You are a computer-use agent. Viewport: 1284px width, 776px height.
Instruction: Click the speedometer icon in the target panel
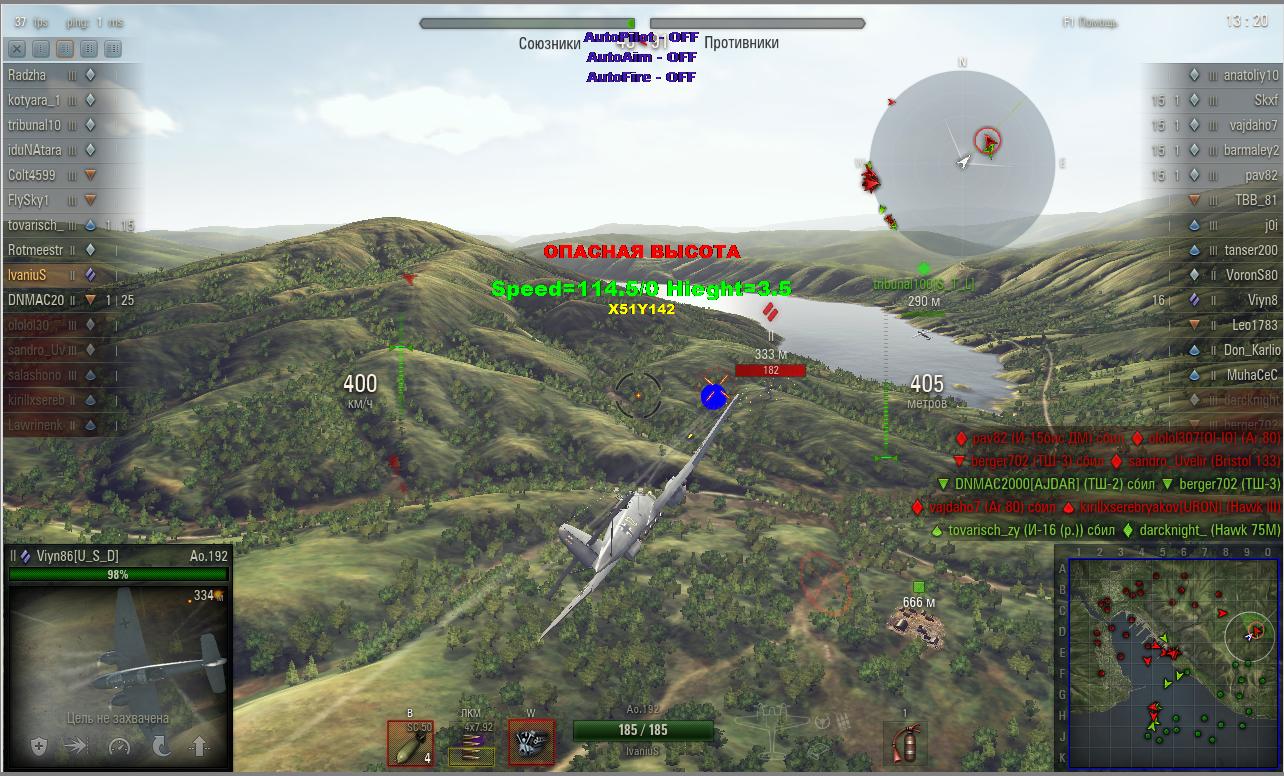[119, 746]
